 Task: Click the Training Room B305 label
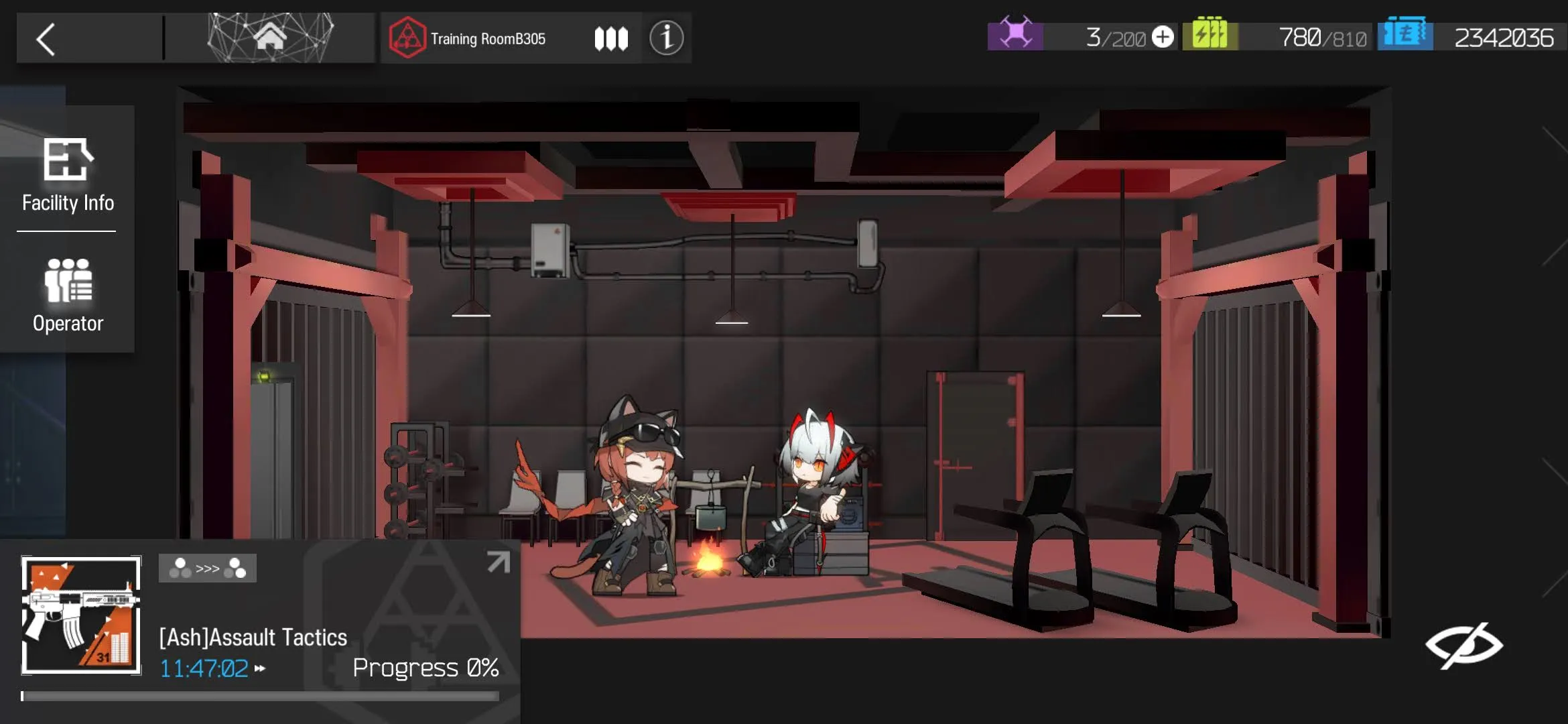pos(487,39)
